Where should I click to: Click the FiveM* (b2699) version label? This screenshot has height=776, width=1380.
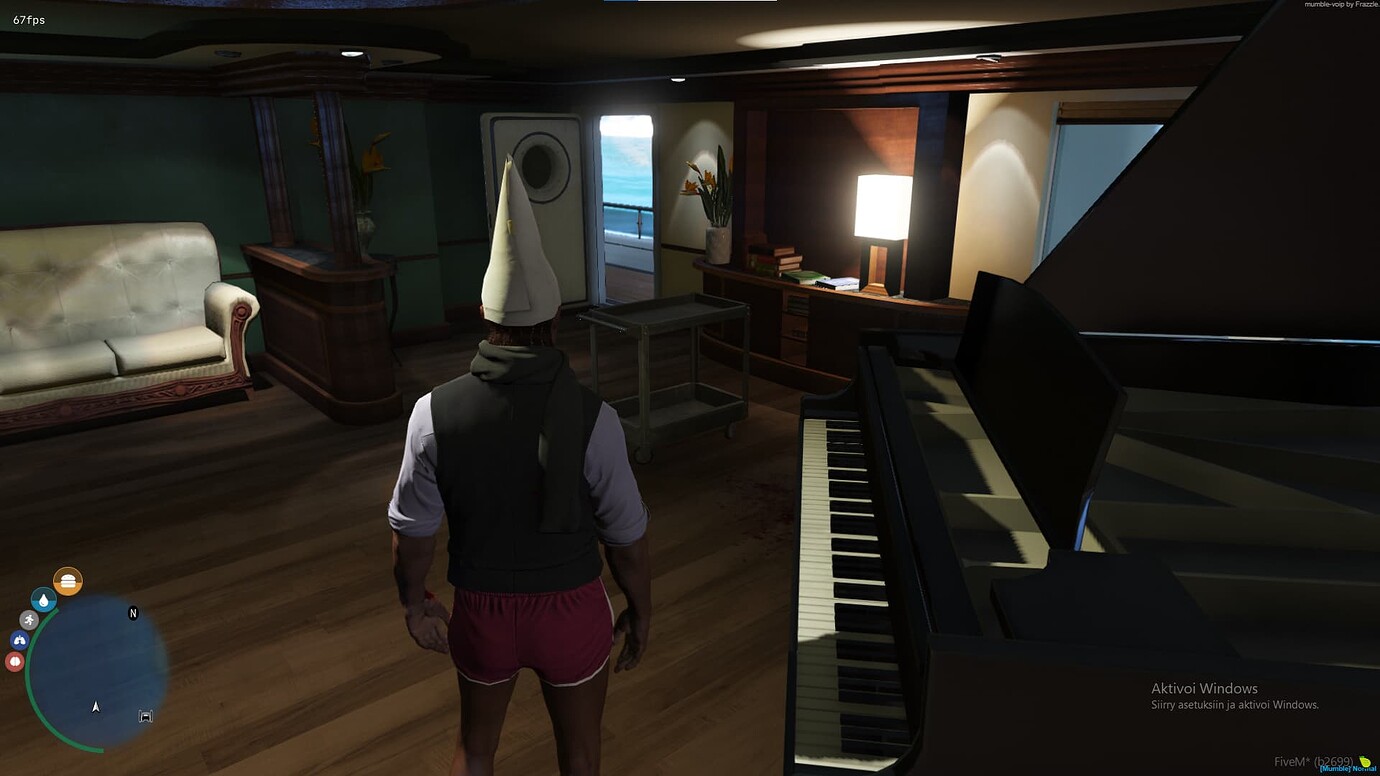coord(1313,761)
